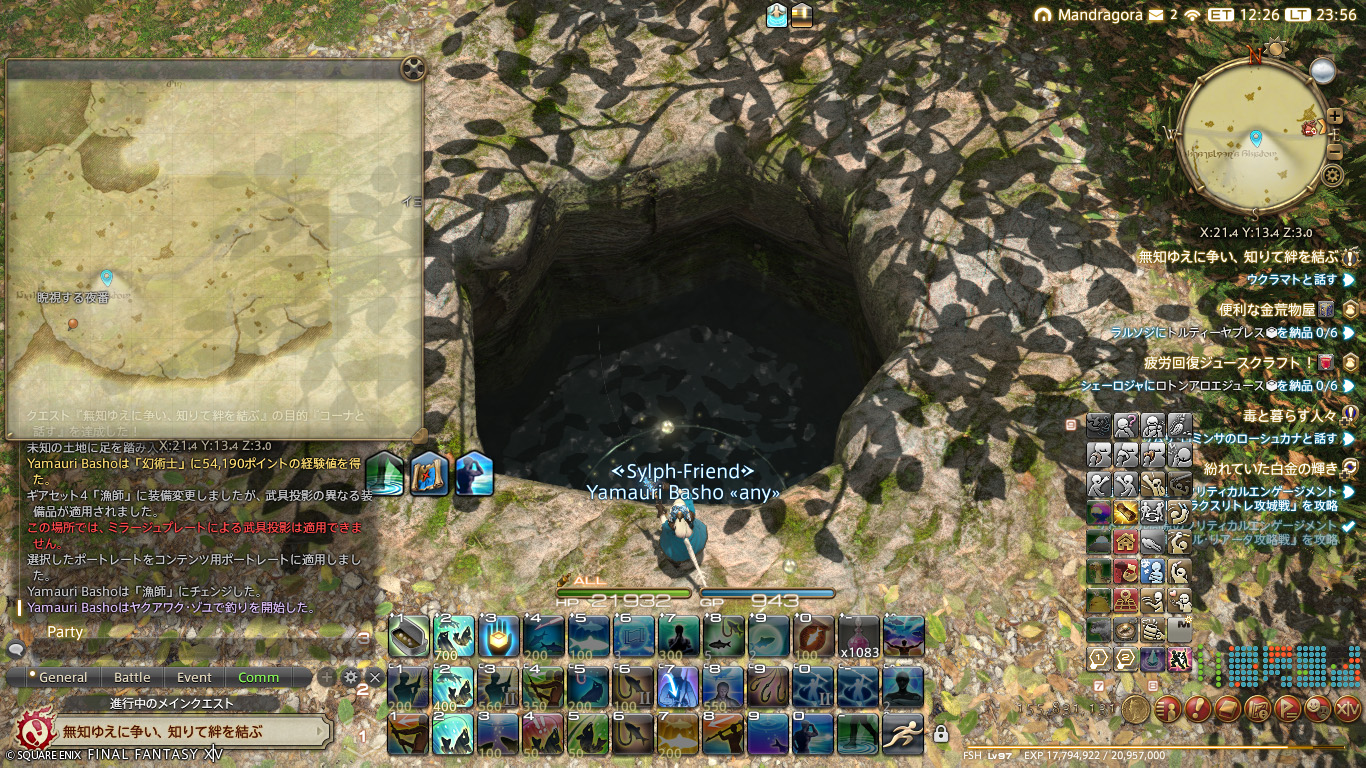Select the Event chat tab
Screen dimensions: 1366x768
[194, 677]
